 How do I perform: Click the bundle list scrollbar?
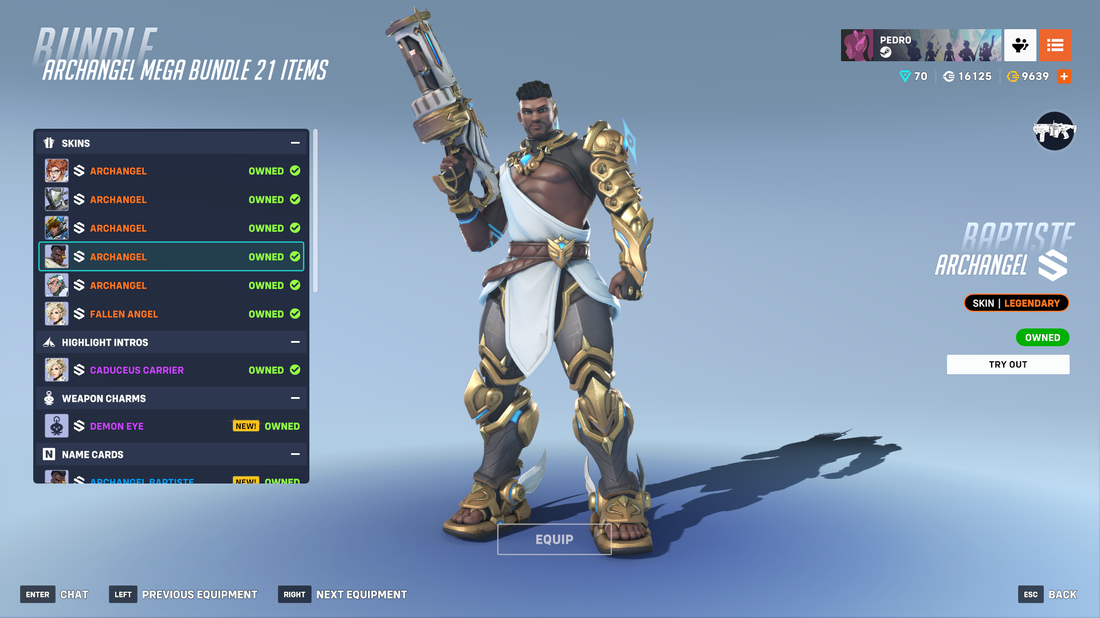(x=316, y=210)
